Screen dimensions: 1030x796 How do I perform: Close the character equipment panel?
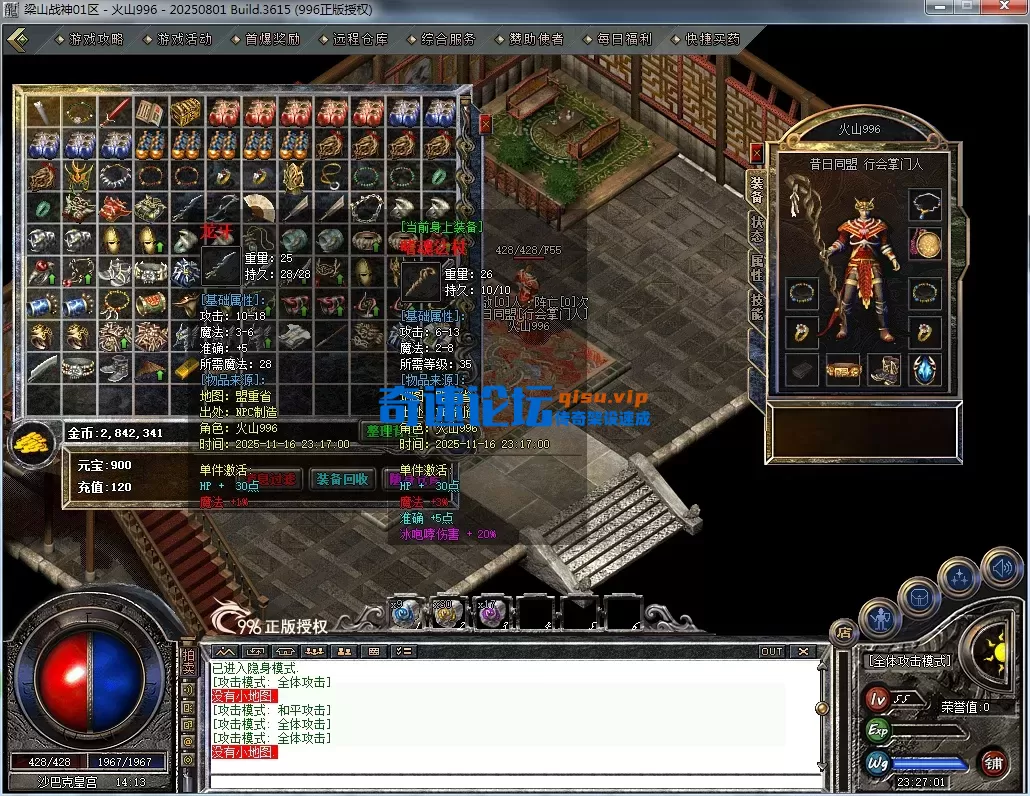[756, 154]
